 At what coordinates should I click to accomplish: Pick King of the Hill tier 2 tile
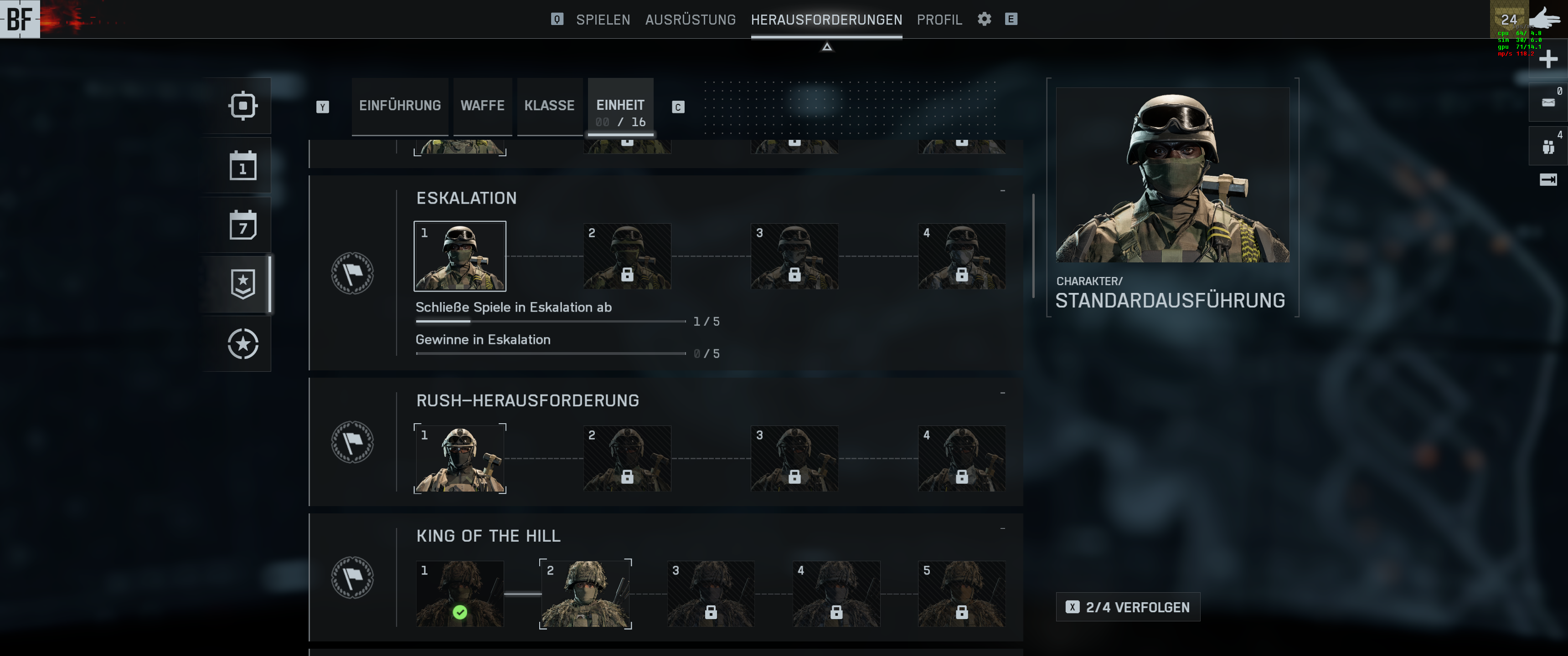585,594
